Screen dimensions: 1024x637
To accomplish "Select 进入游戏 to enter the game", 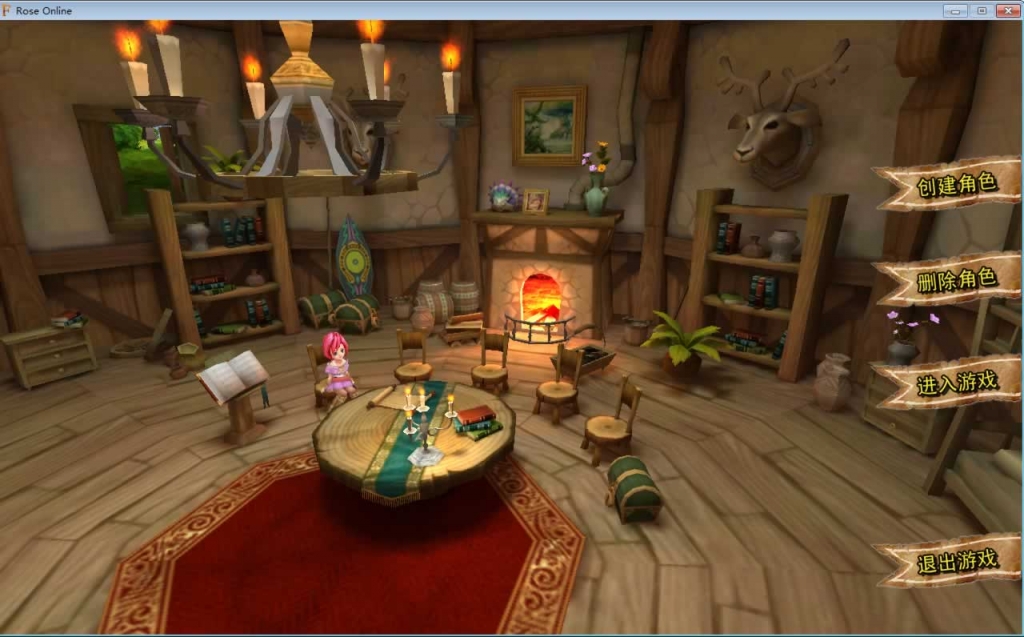I will [x=955, y=383].
